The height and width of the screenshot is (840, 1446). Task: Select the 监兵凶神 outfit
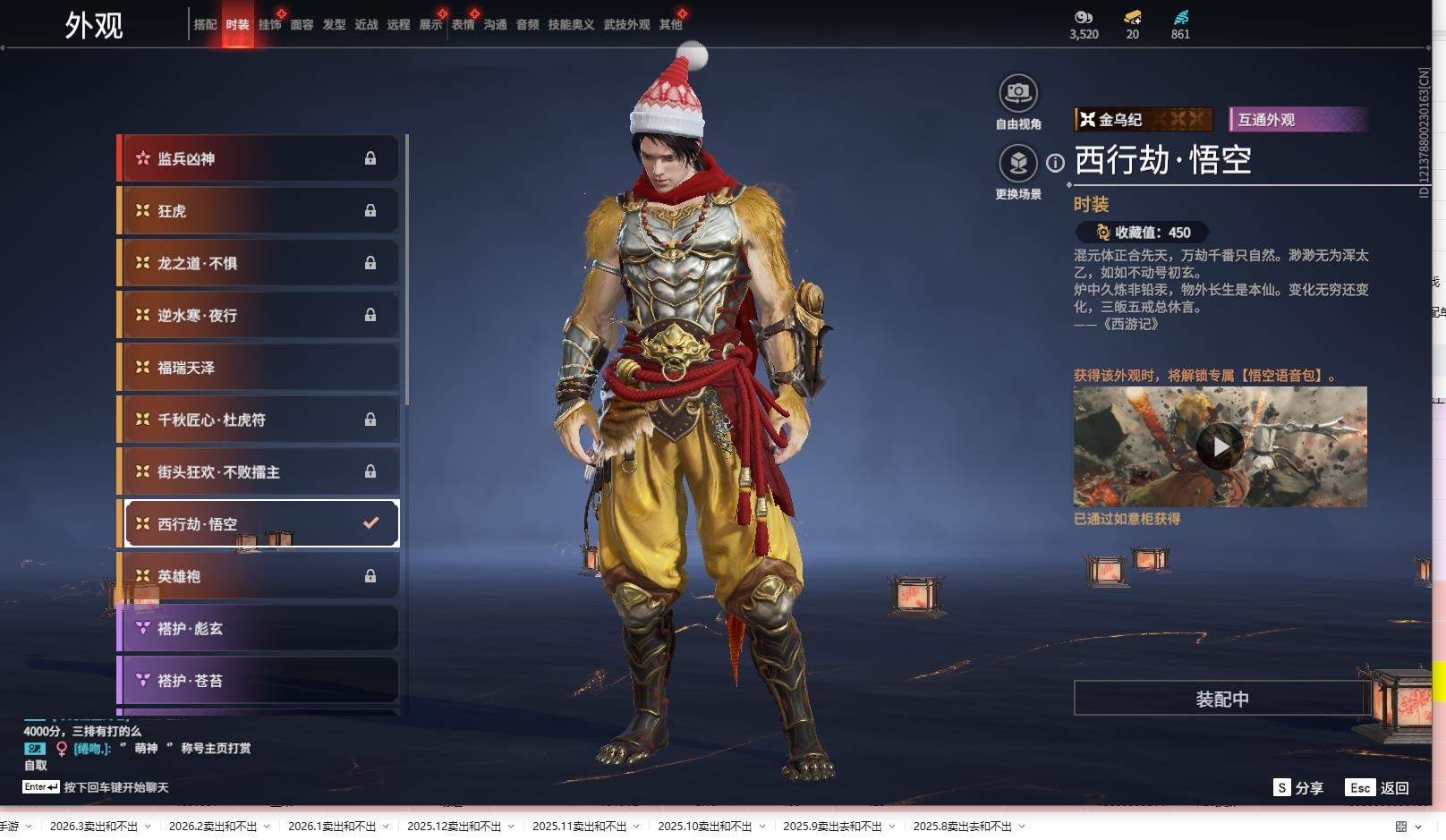click(259, 159)
